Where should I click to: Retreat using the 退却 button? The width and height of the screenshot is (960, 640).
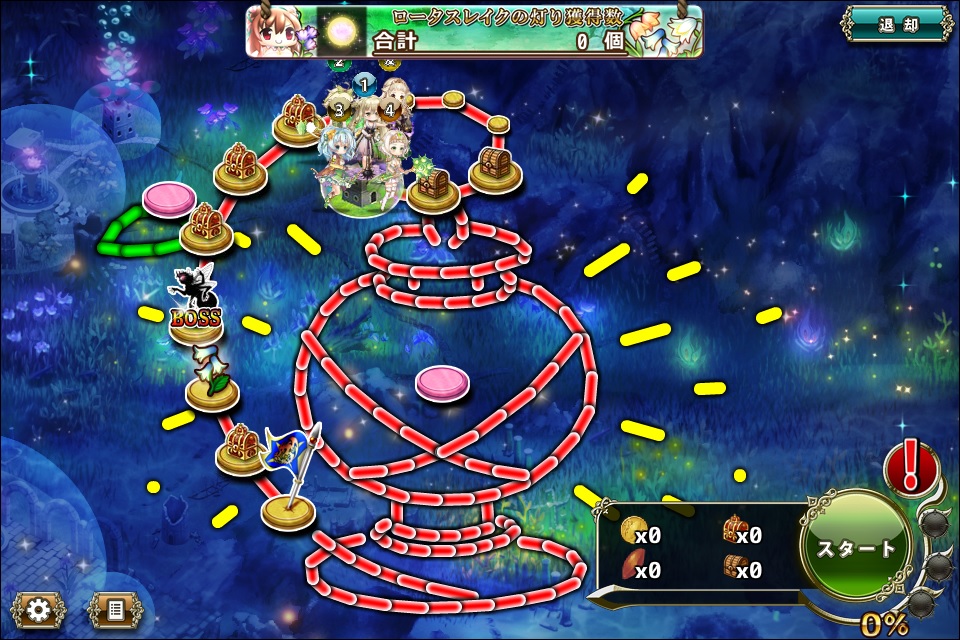[894, 25]
